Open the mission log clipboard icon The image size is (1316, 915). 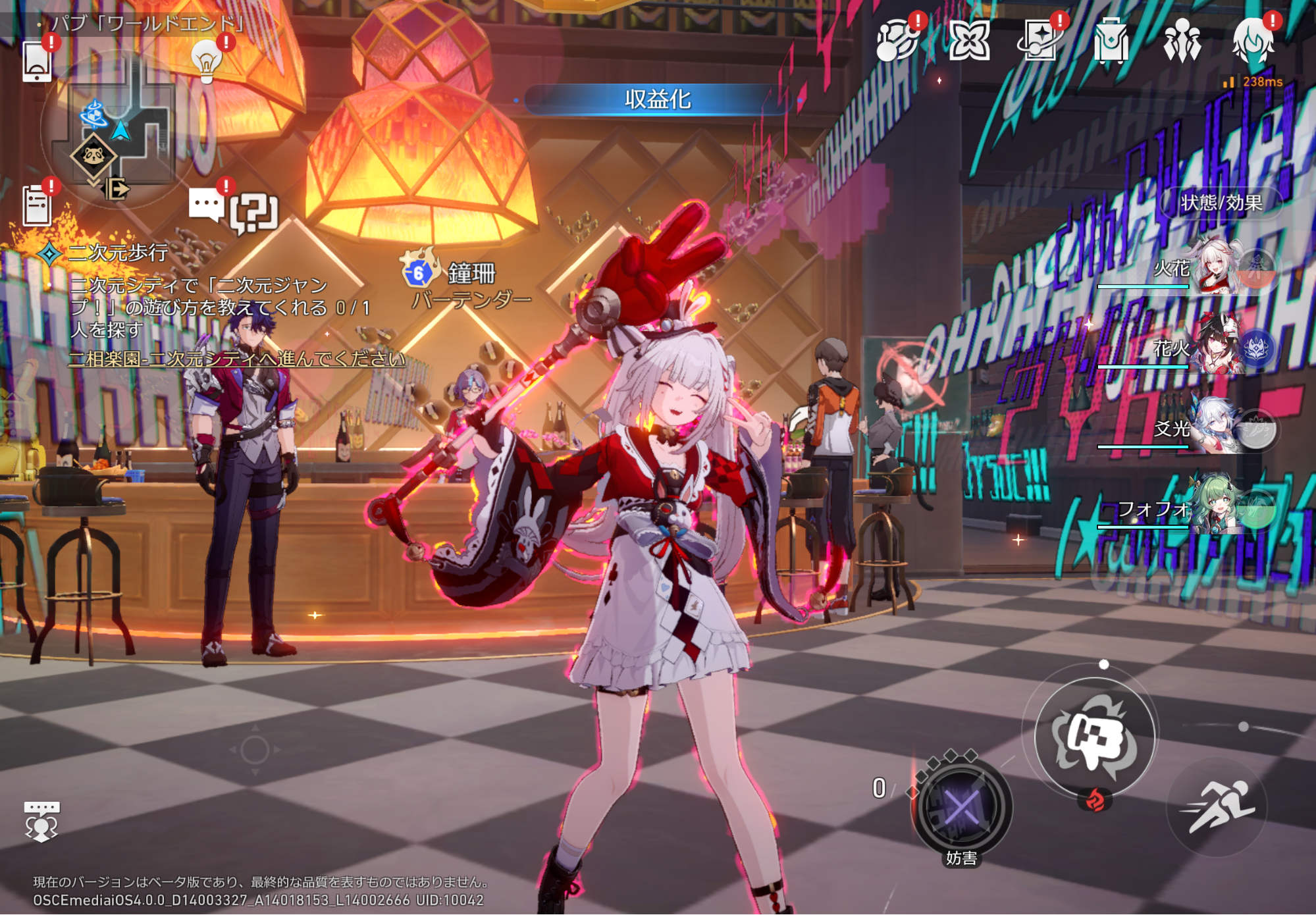point(37,205)
